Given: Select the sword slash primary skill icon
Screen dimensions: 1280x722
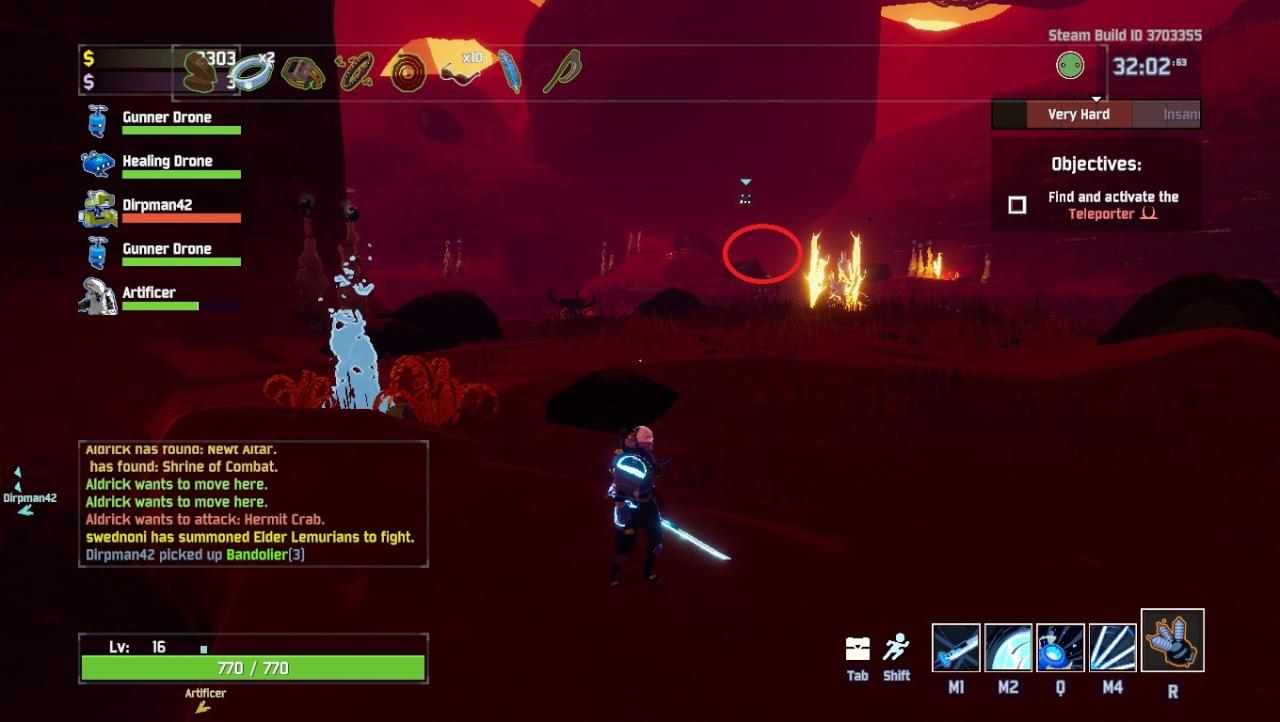Looking at the screenshot, I should [x=956, y=647].
